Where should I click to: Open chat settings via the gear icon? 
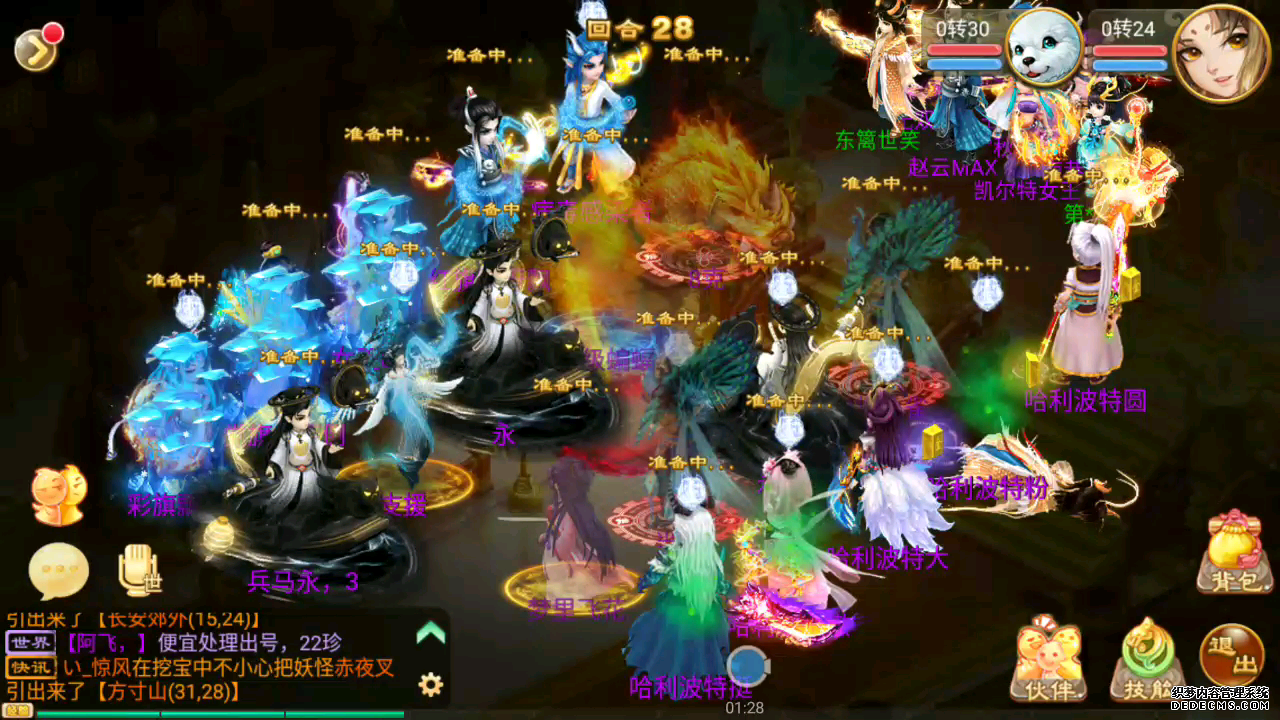coord(431,684)
